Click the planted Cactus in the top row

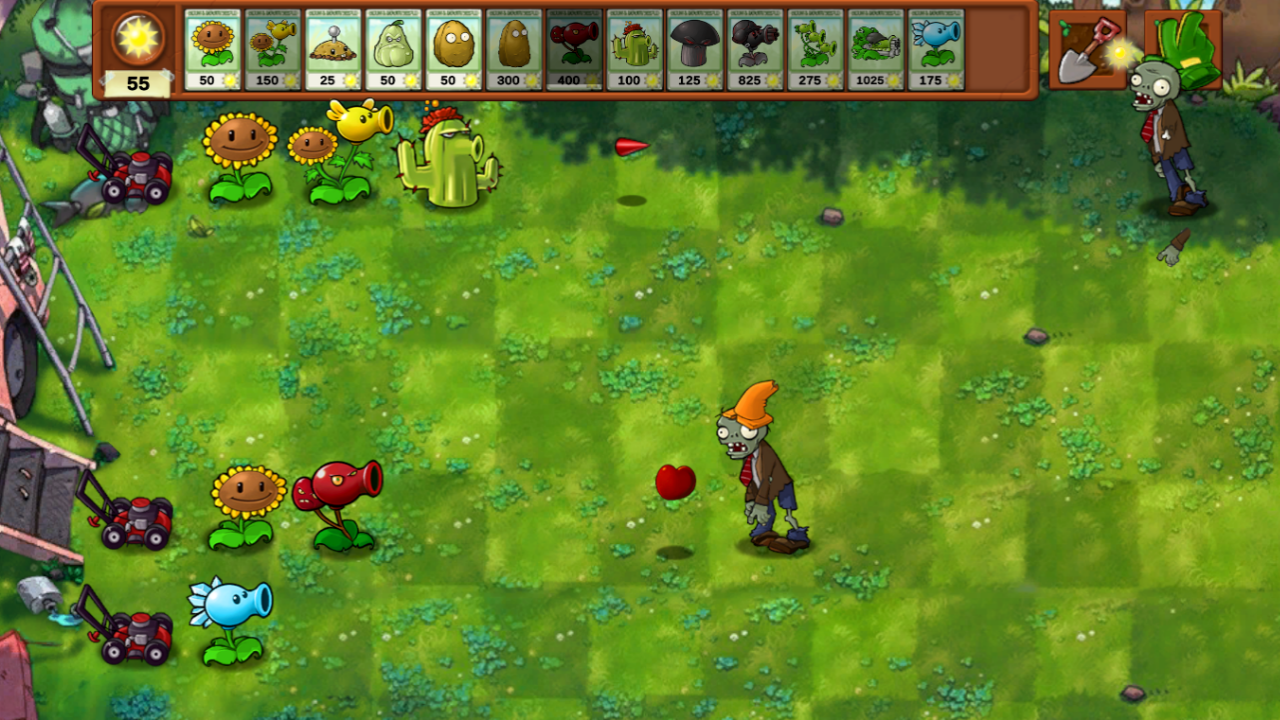click(x=450, y=165)
